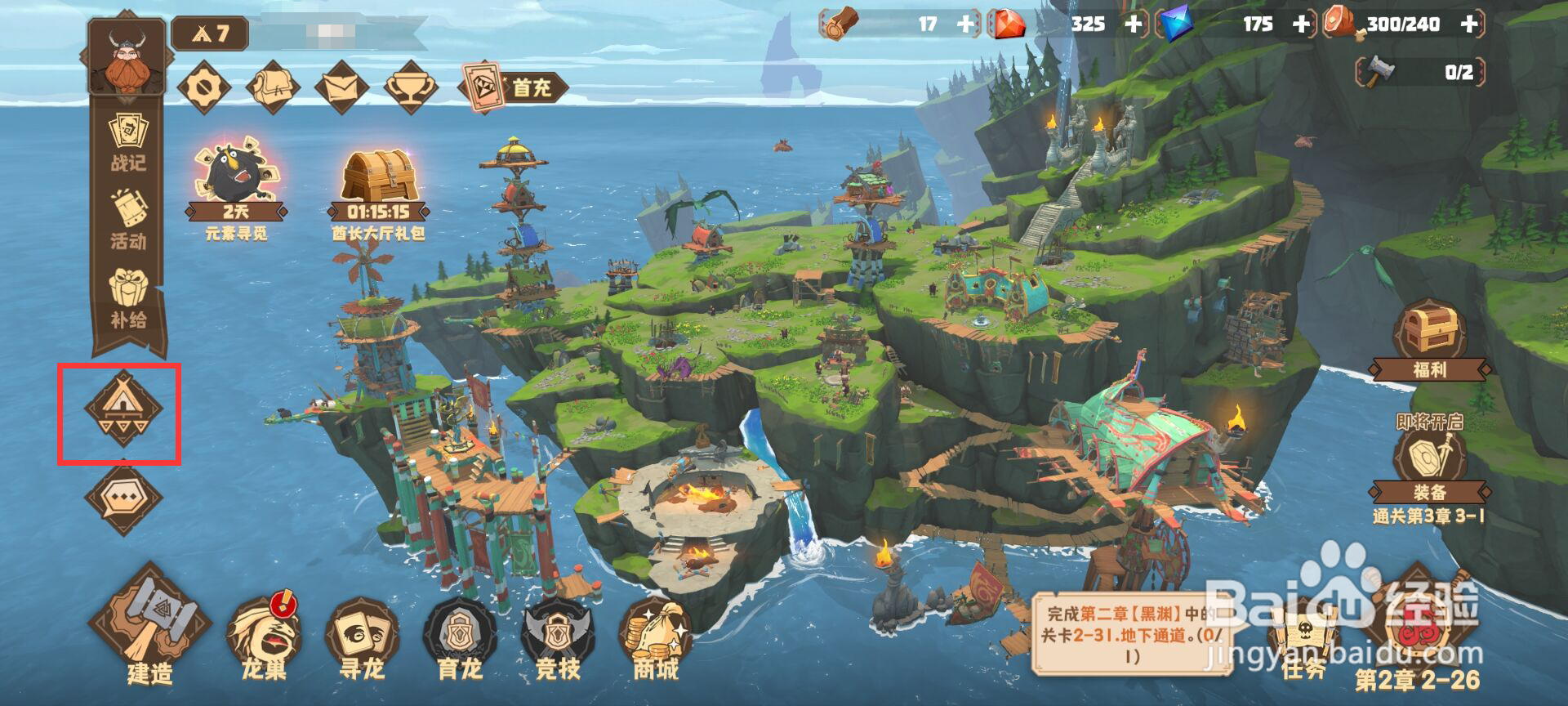Open the gear settings icon
This screenshot has width=1568, height=706.
pyautogui.click(x=203, y=87)
